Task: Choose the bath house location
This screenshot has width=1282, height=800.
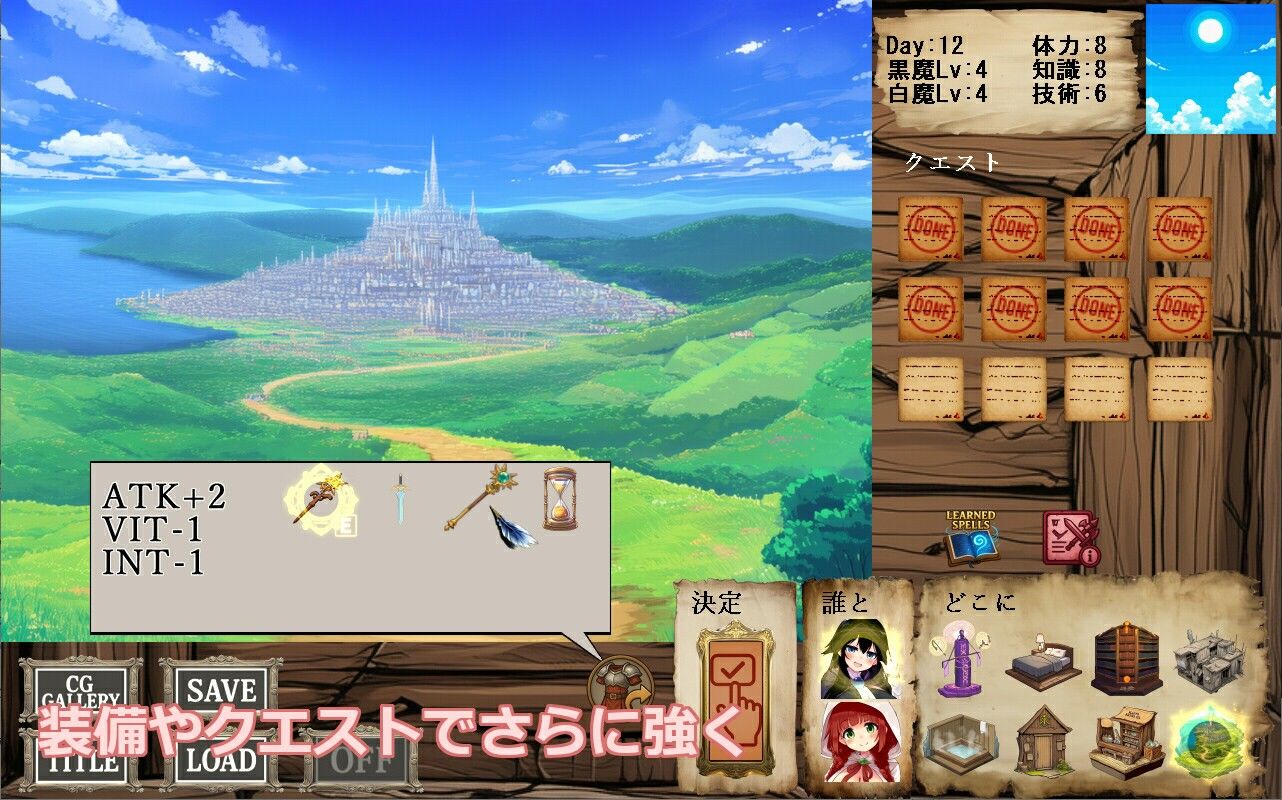Action: pos(962,745)
